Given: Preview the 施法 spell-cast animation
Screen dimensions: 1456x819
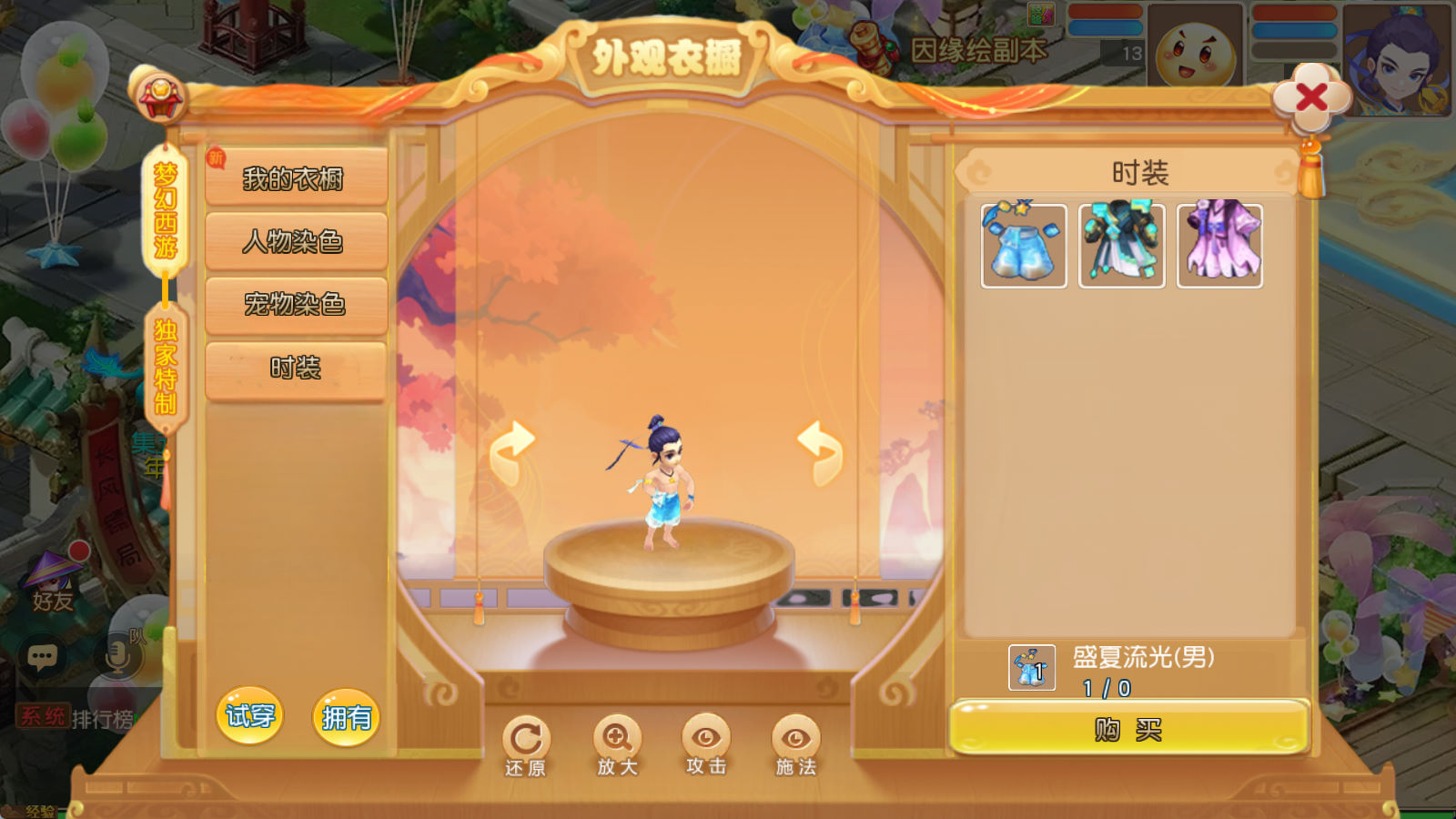Looking at the screenshot, I should 795,745.
